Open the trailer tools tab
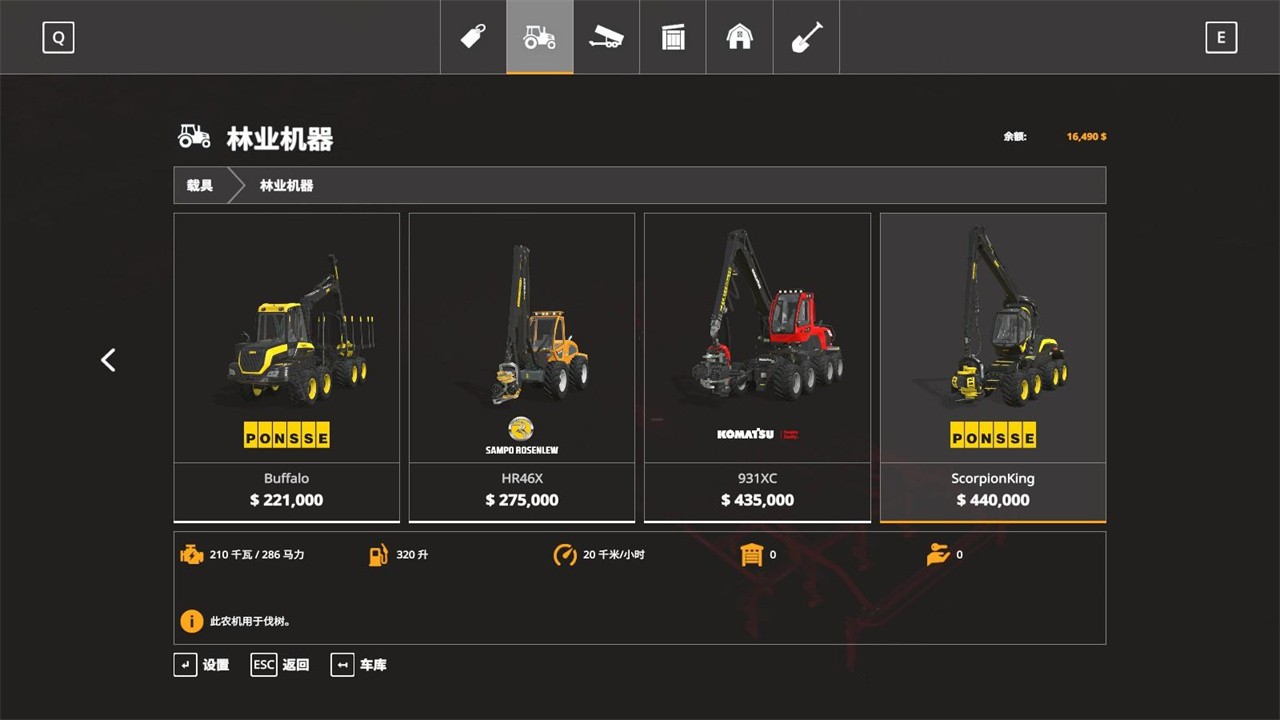This screenshot has height=720, width=1280. coord(606,37)
